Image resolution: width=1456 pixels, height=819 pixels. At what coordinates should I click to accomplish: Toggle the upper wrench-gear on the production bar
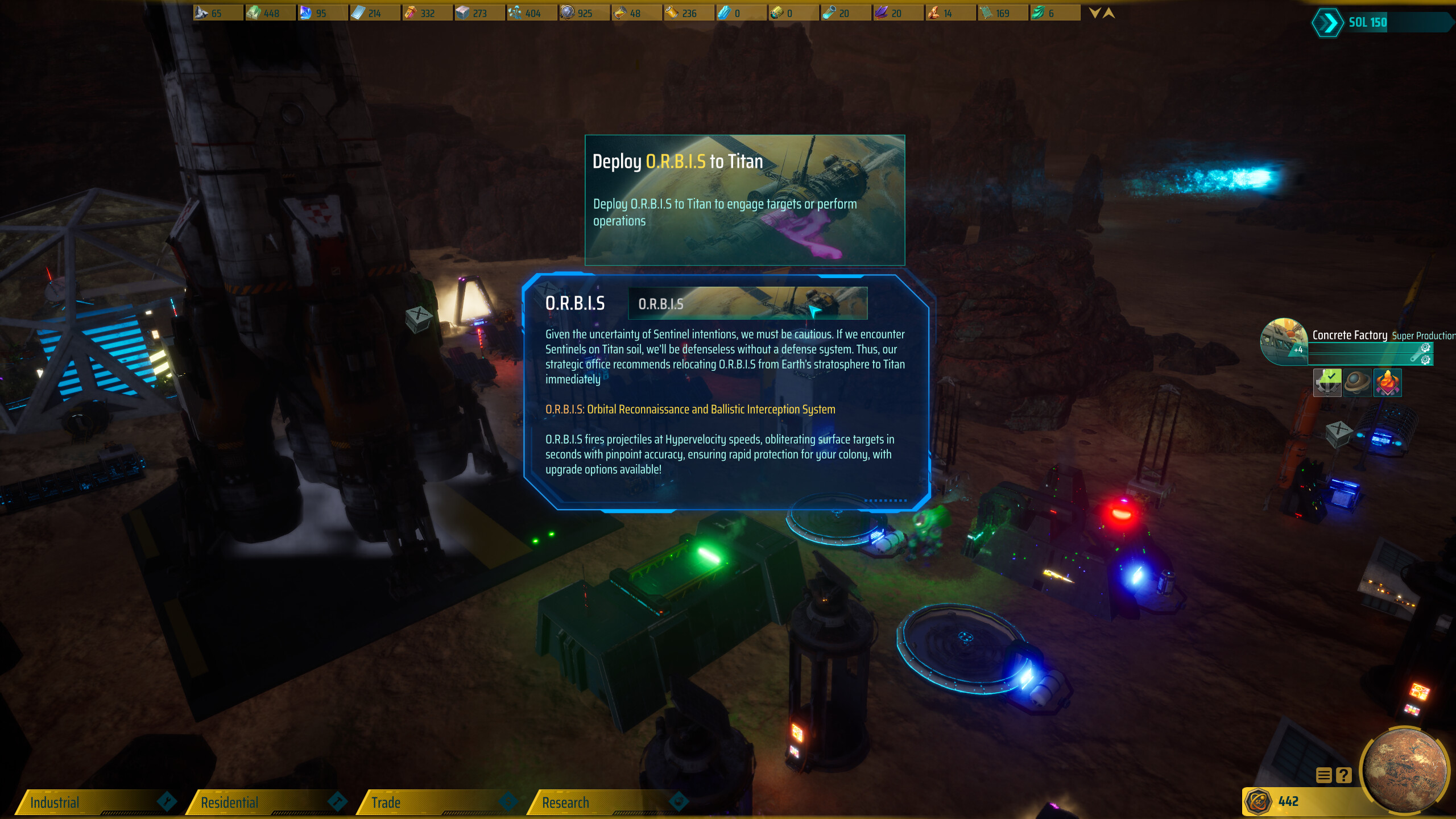coord(1425,348)
